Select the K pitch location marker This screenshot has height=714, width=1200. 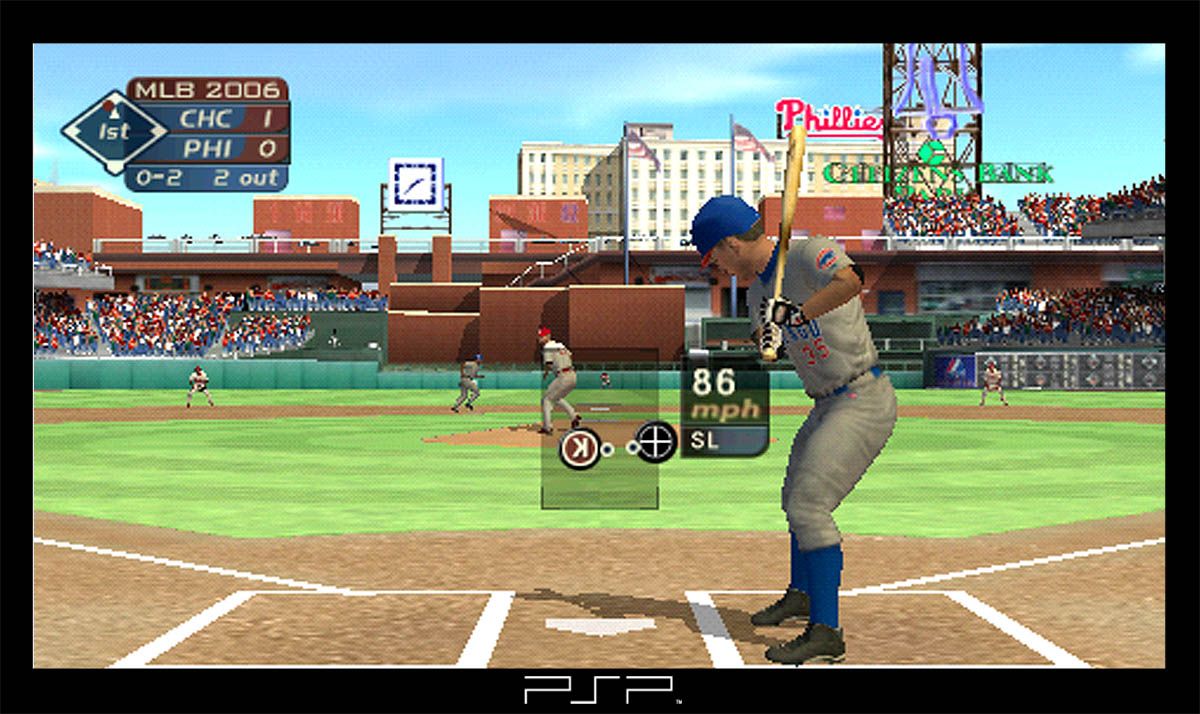pos(578,448)
